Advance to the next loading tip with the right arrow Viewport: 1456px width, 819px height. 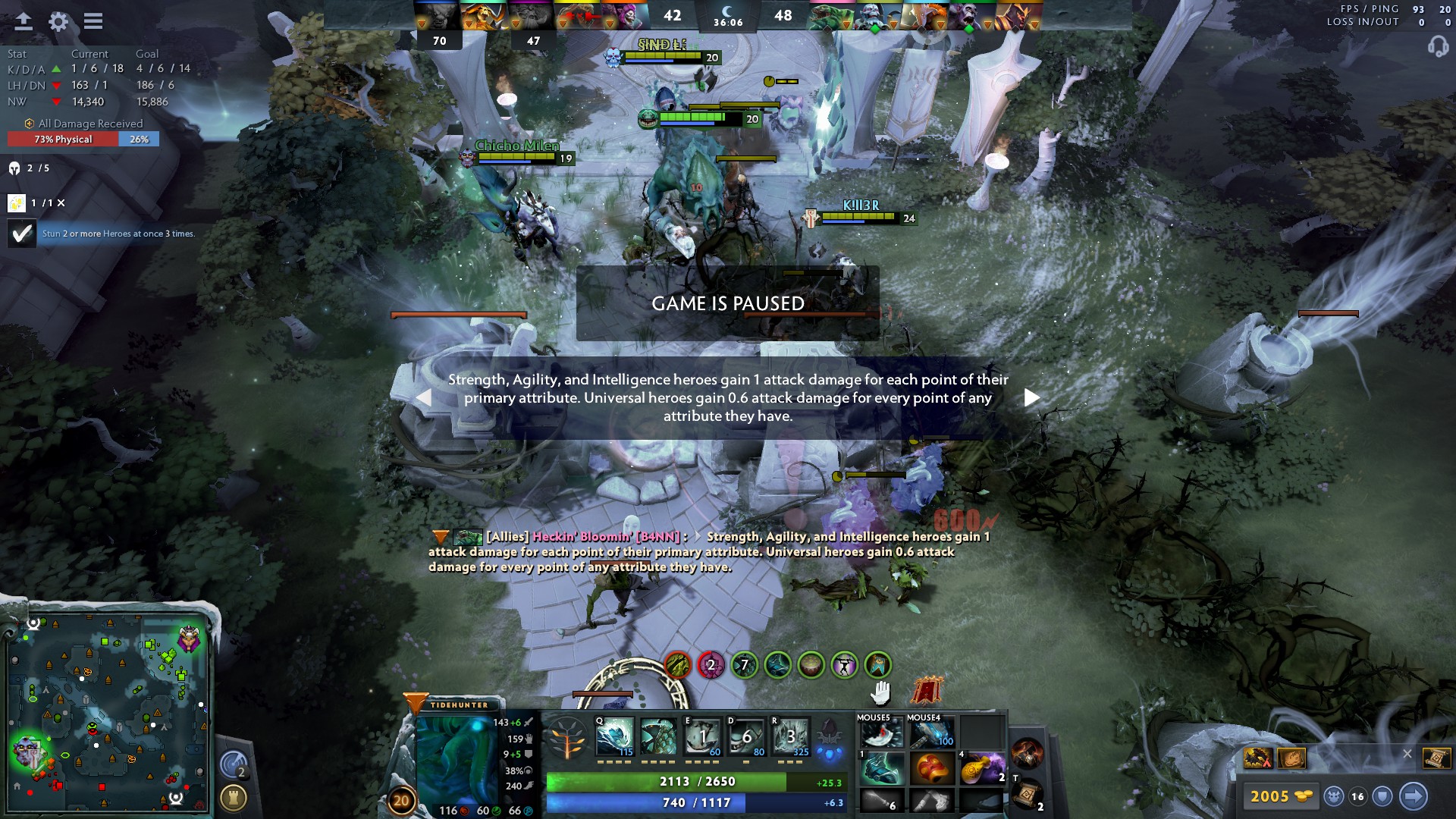[x=1032, y=397]
